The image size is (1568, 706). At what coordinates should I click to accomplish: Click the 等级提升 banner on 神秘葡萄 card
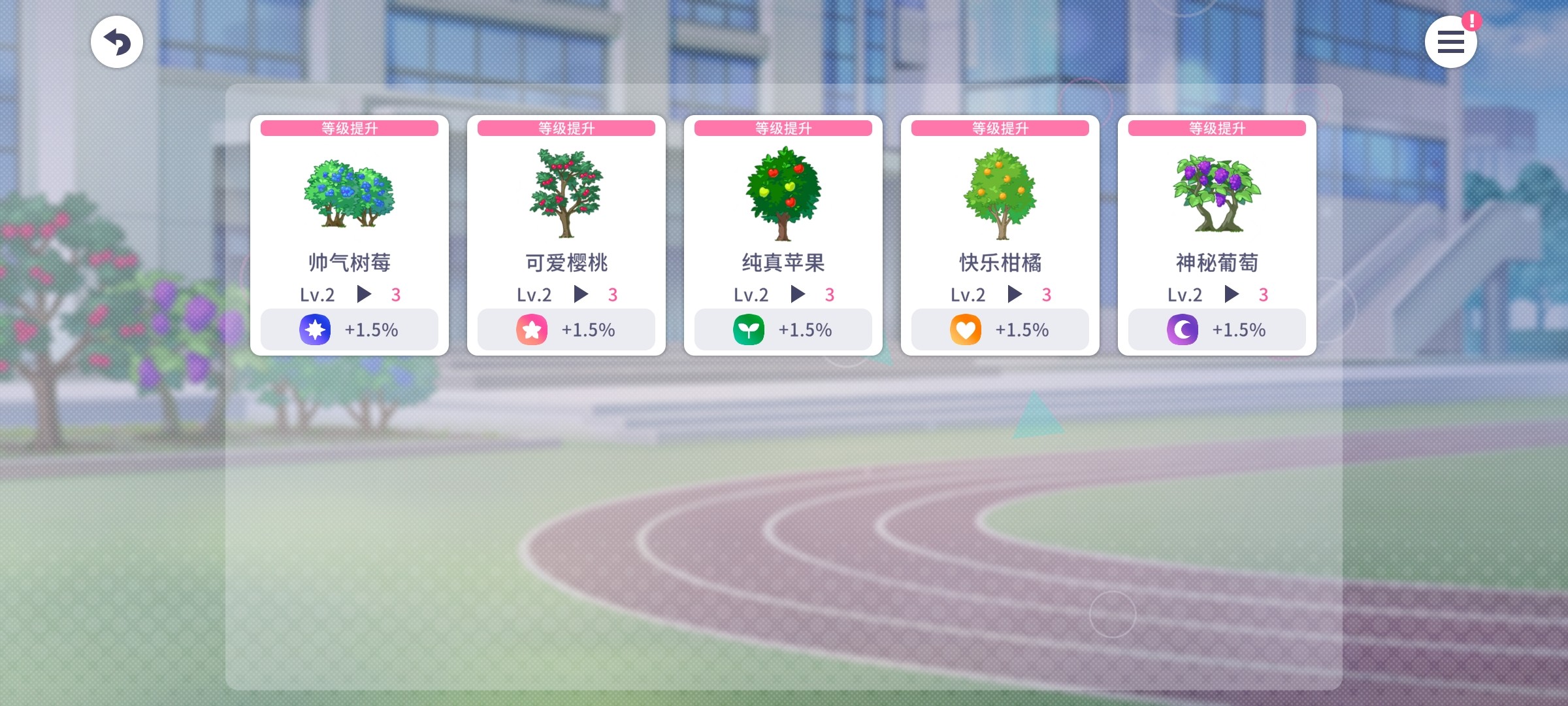pos(1216,128)
